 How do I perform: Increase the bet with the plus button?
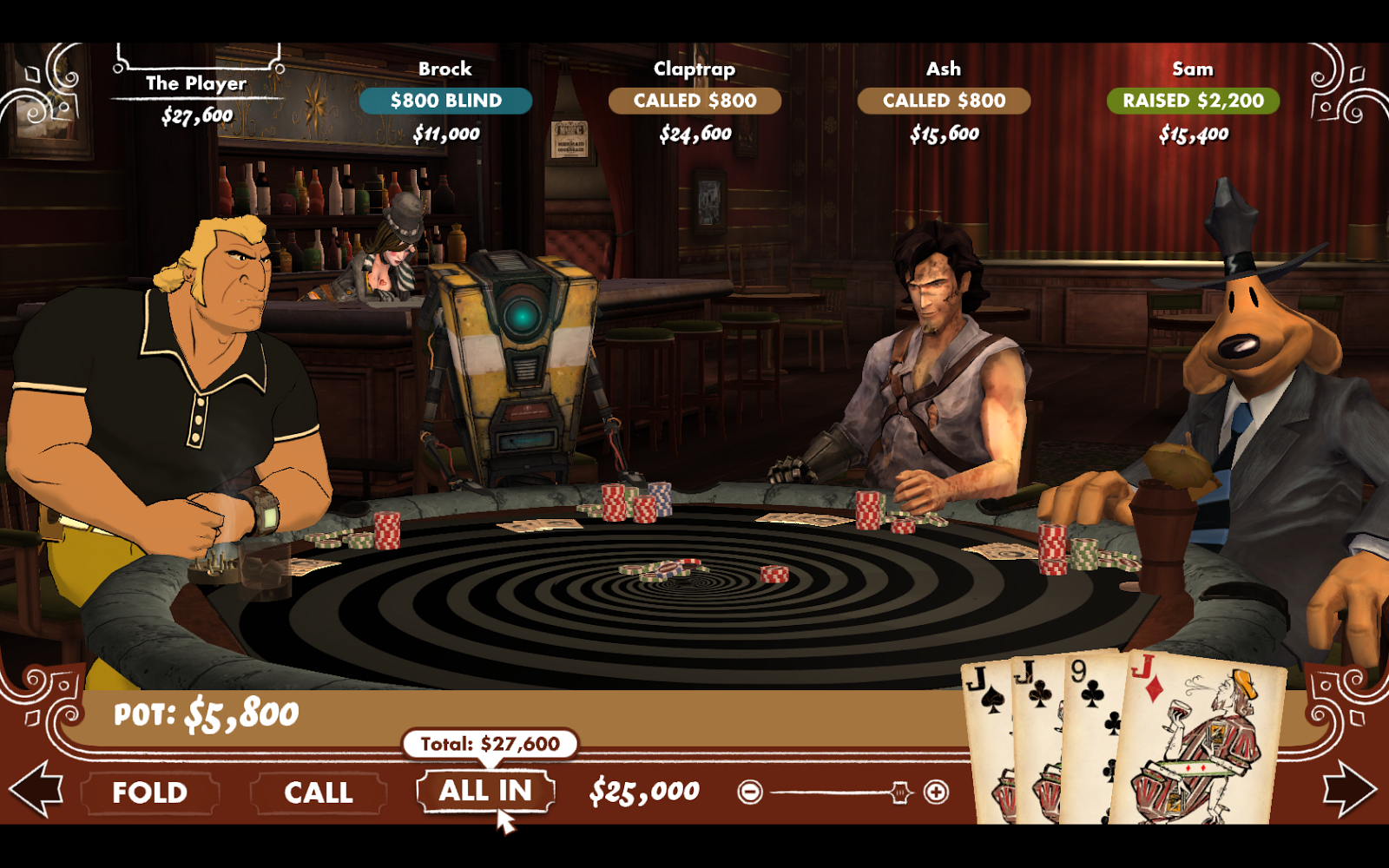click(x=936, y=792)
